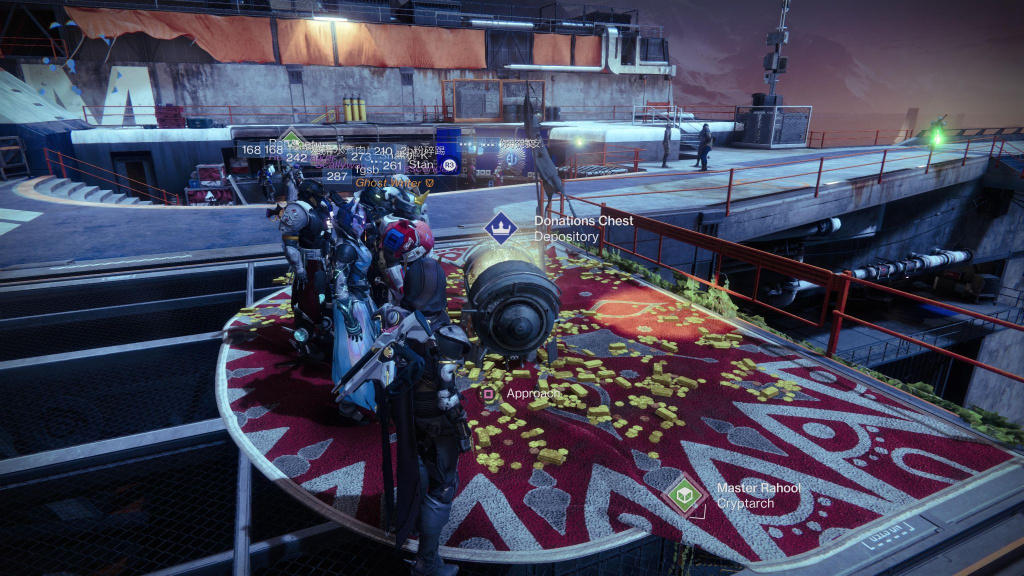Select the Stan player nameplate
The height and width of the screenshot is (576, 1024).
click(421, 166)
